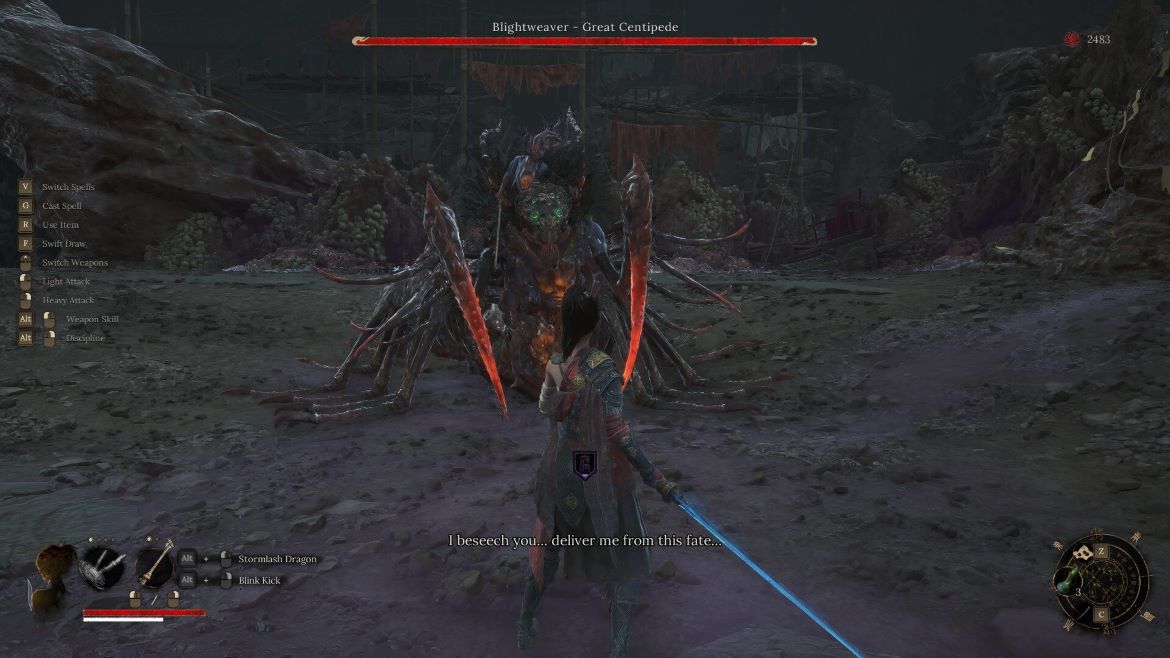This screenshot has width=1170, height=658.
Task: Click the red soul currency icon
Action: tap(1073, 39)
